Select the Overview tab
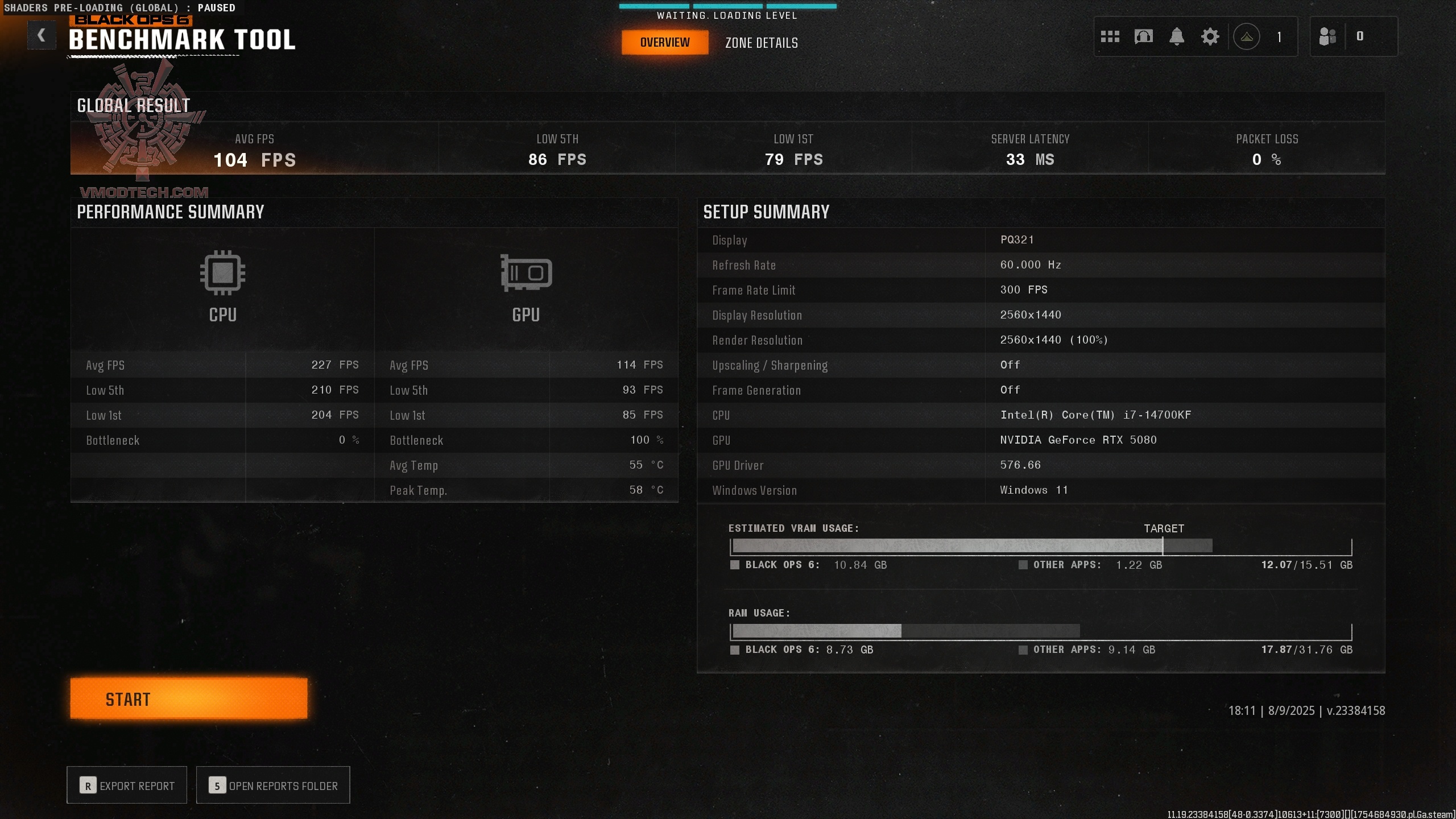 tap(665, 42)
